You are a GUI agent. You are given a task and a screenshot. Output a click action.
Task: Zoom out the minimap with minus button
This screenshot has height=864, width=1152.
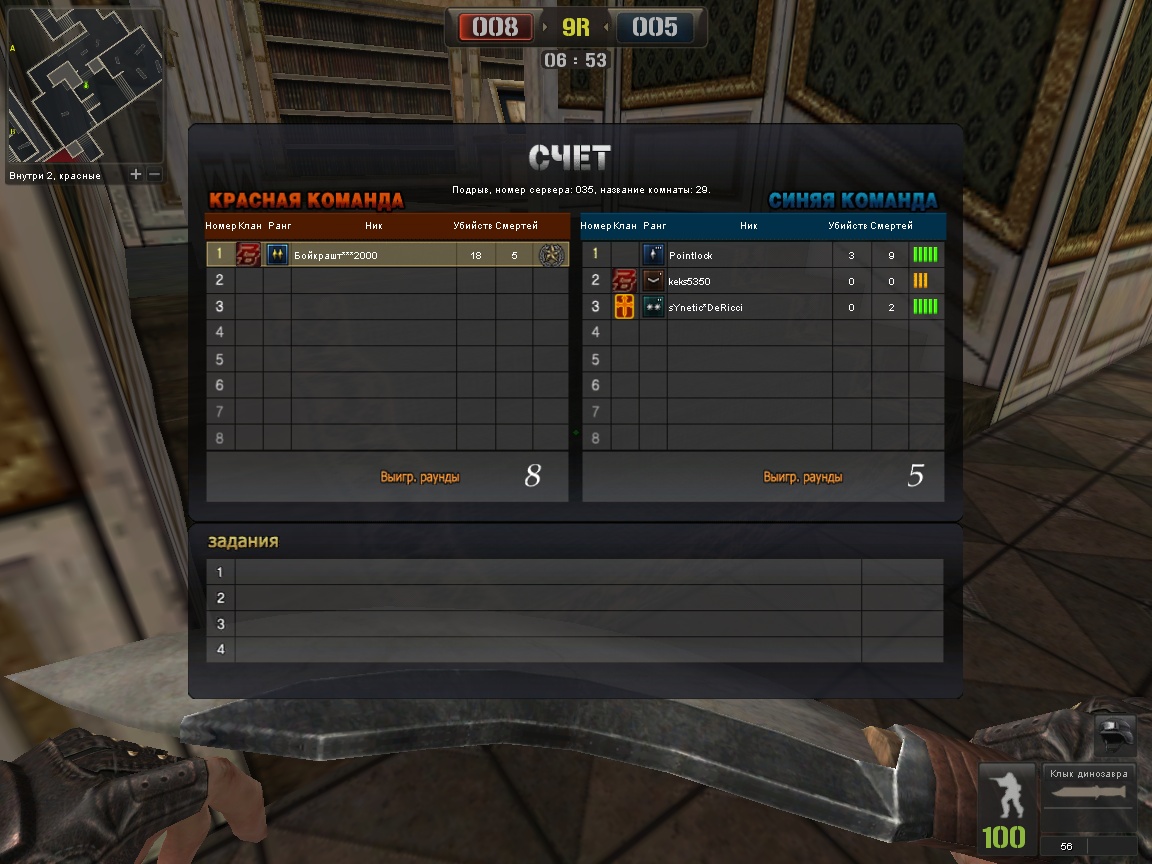point(154,174)
